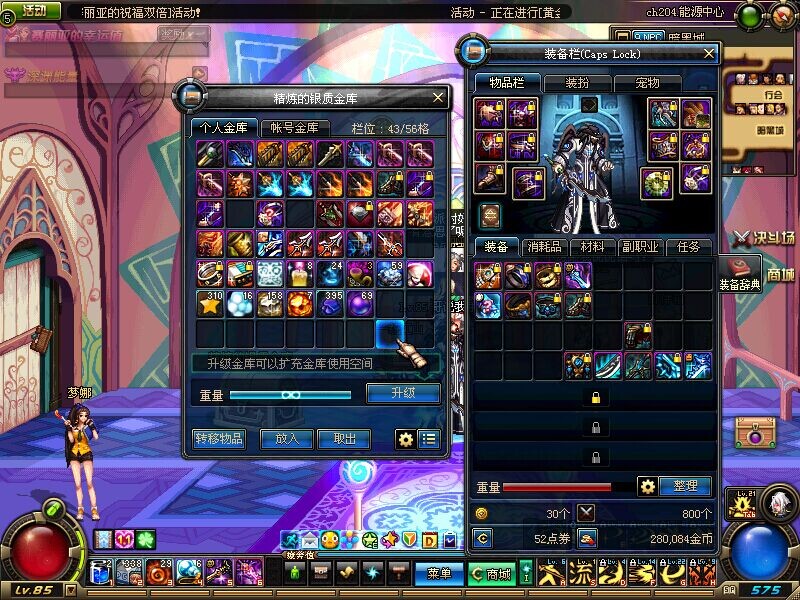This screenshot has height=600, width=800.
Task: Click the 取出 withdraw button
Action: coord(344,438)
